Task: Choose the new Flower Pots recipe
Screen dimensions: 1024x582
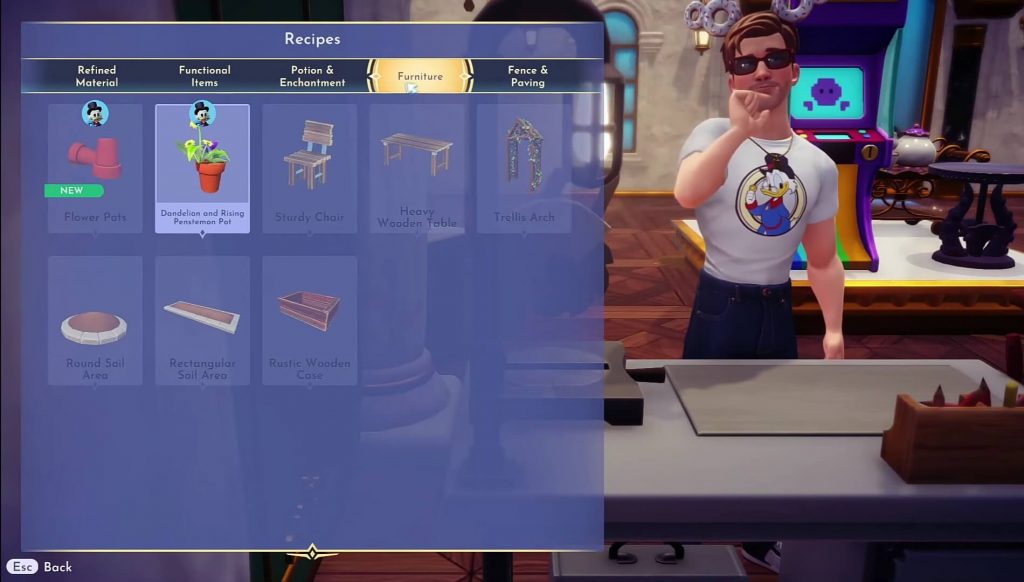Action: 95,168
